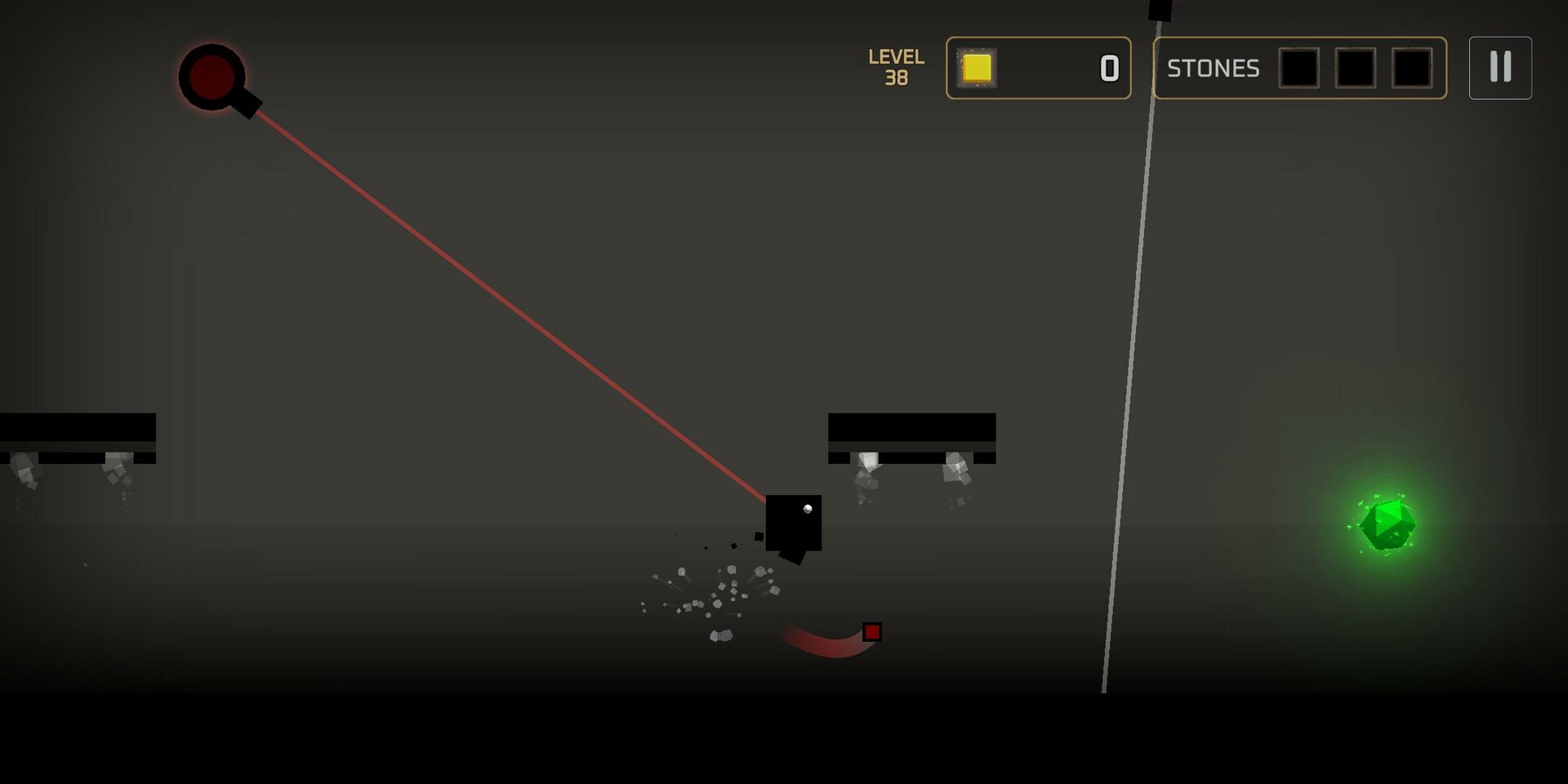The height and width of the screenshot is (784, 1568).
Task: Click the Pause button in top-right corner
Action: (x=1499, y=68)
